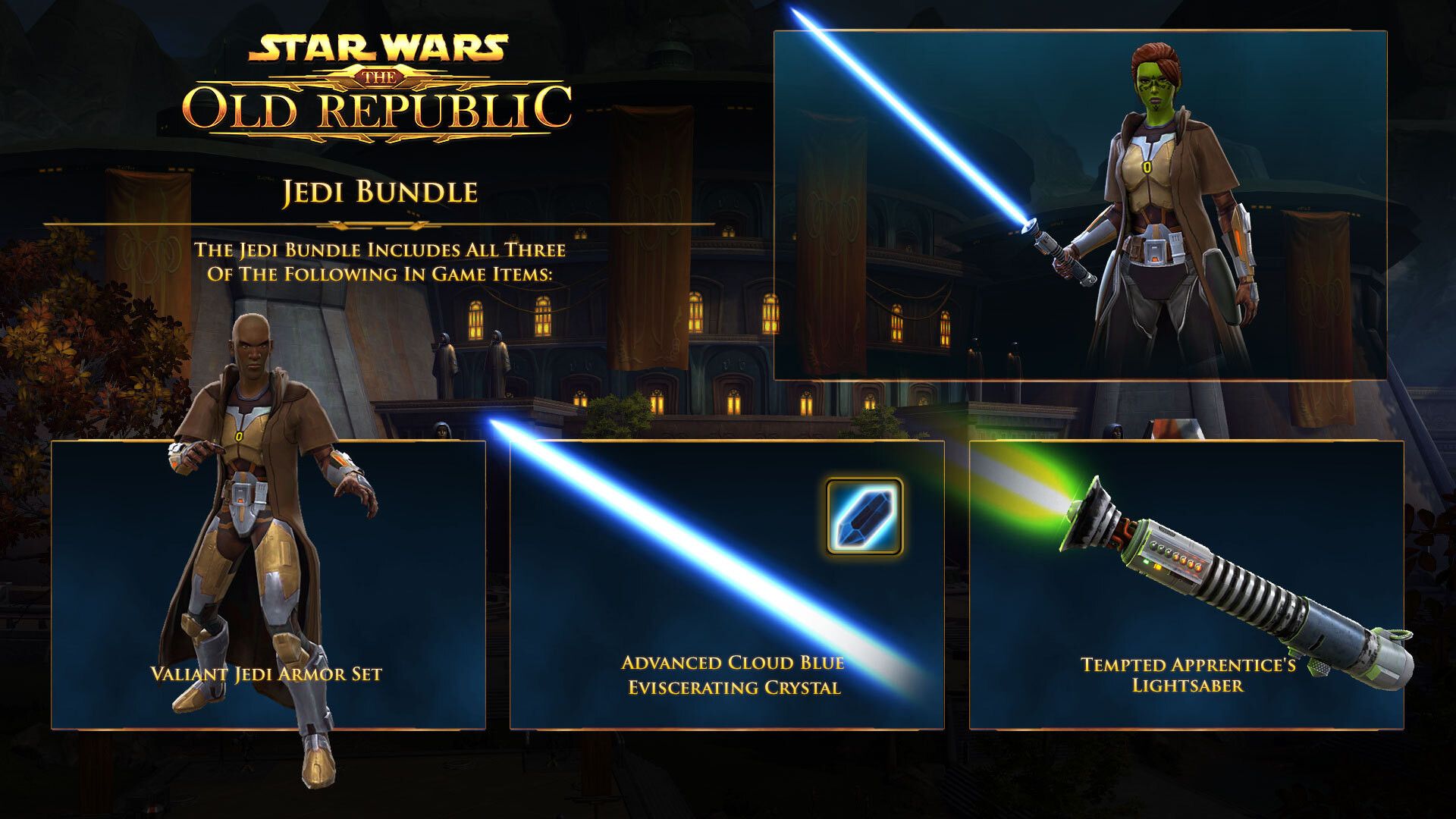Select the Valiant Jedi Armor Set panel
The width and height of the screenshot is (1456, 819).
[268, 584]
